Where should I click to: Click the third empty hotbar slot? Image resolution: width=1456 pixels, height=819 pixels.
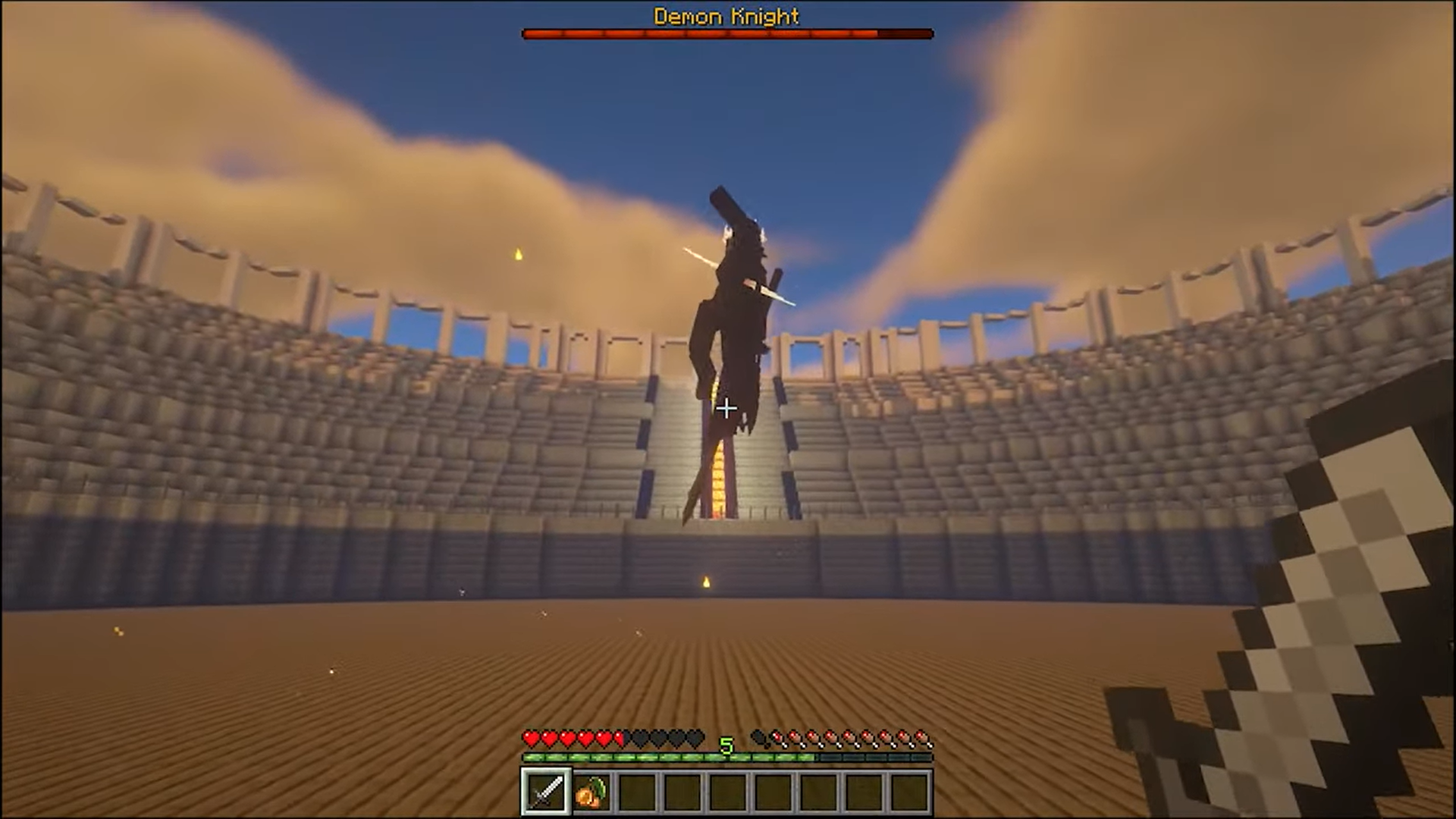(726, 791)
